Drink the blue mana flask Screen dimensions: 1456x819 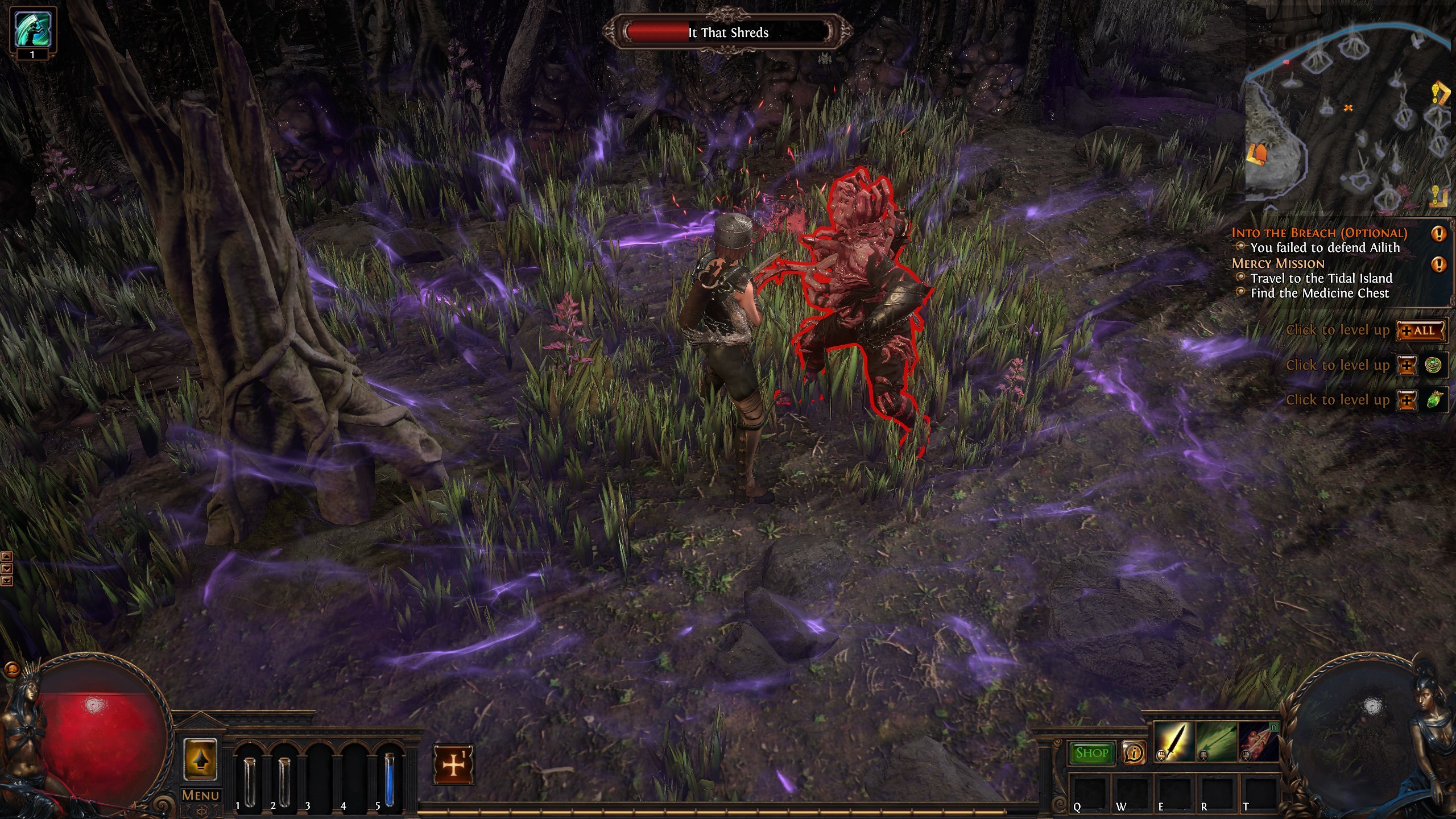(x=389, y=779)
